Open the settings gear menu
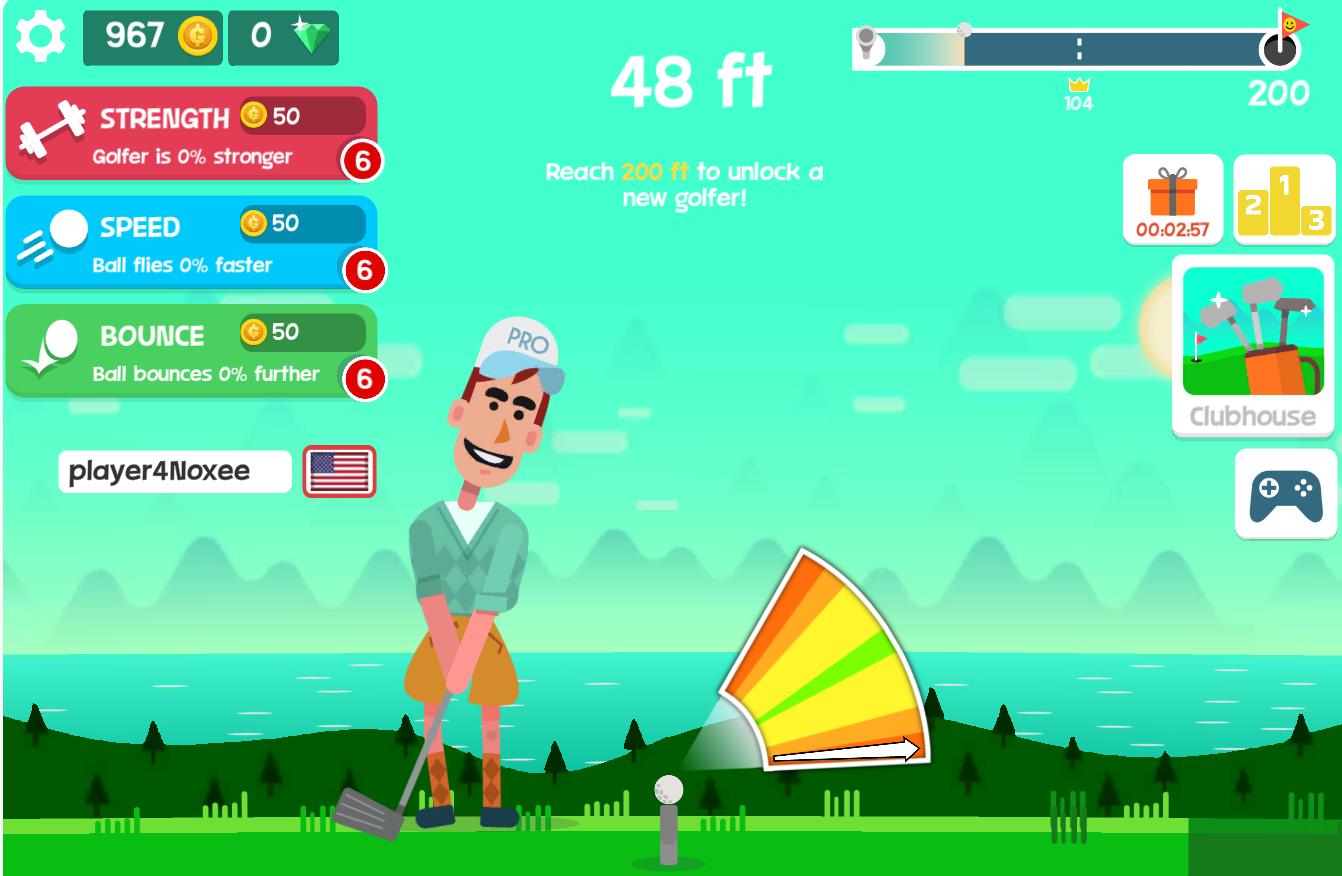The height and width of the screenshot is (876, 1342). pos(39,37)
